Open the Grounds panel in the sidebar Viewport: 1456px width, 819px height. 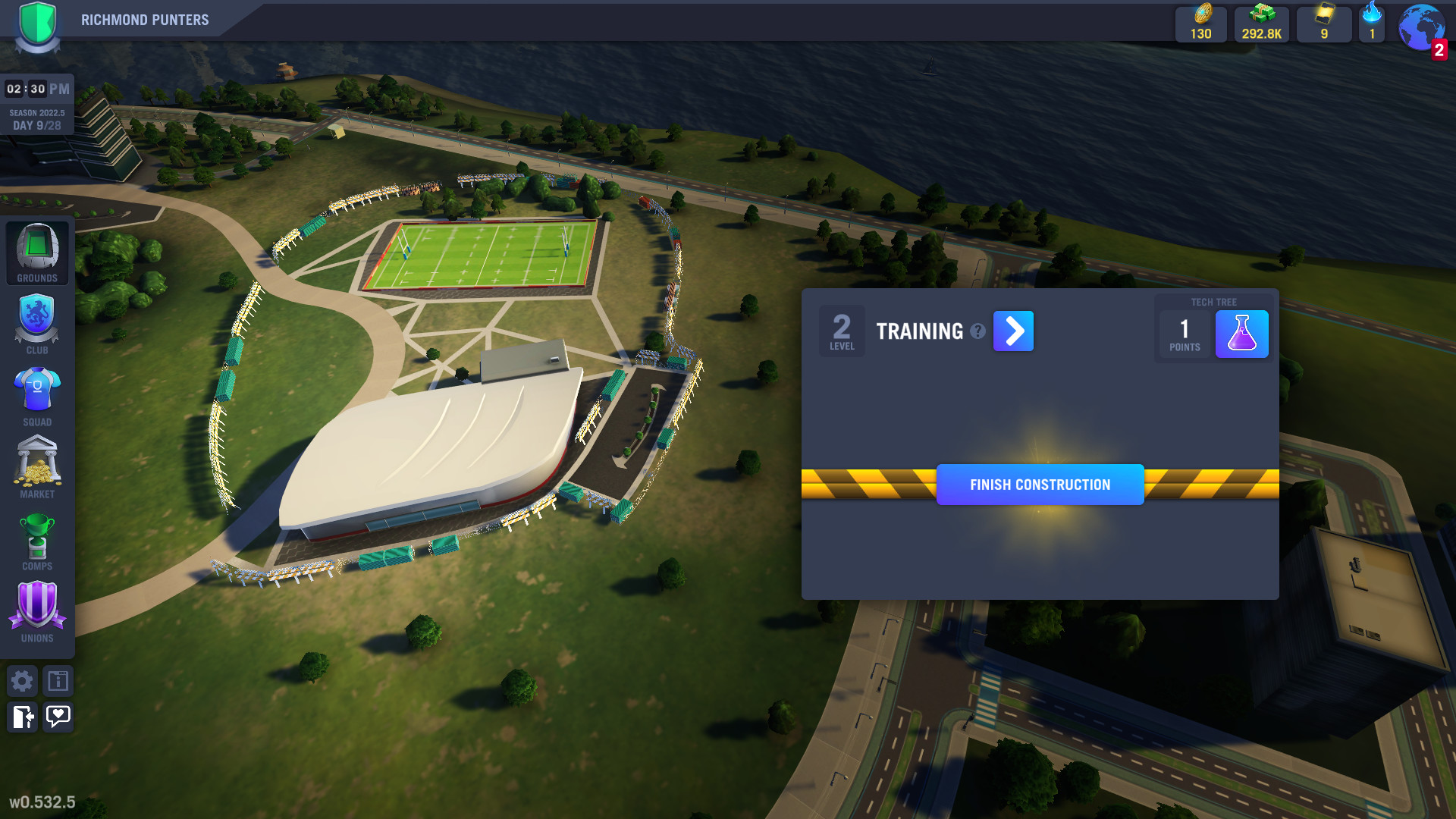coord(36,250)
